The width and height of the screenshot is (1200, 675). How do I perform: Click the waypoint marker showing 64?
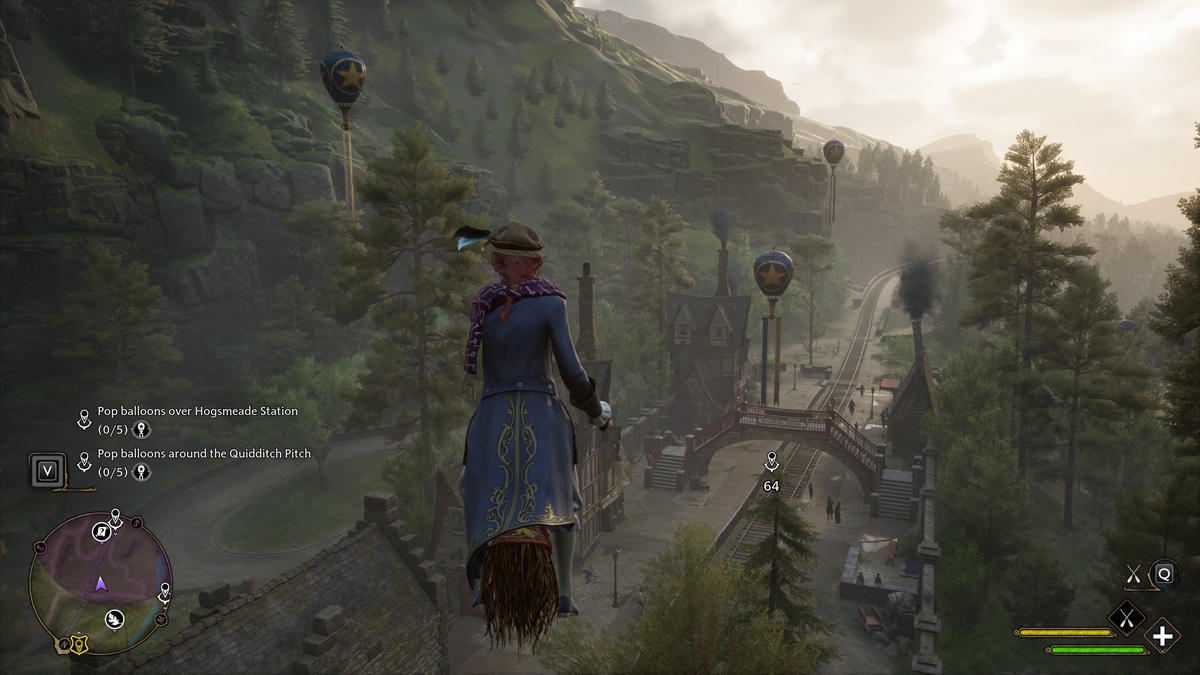771,463
